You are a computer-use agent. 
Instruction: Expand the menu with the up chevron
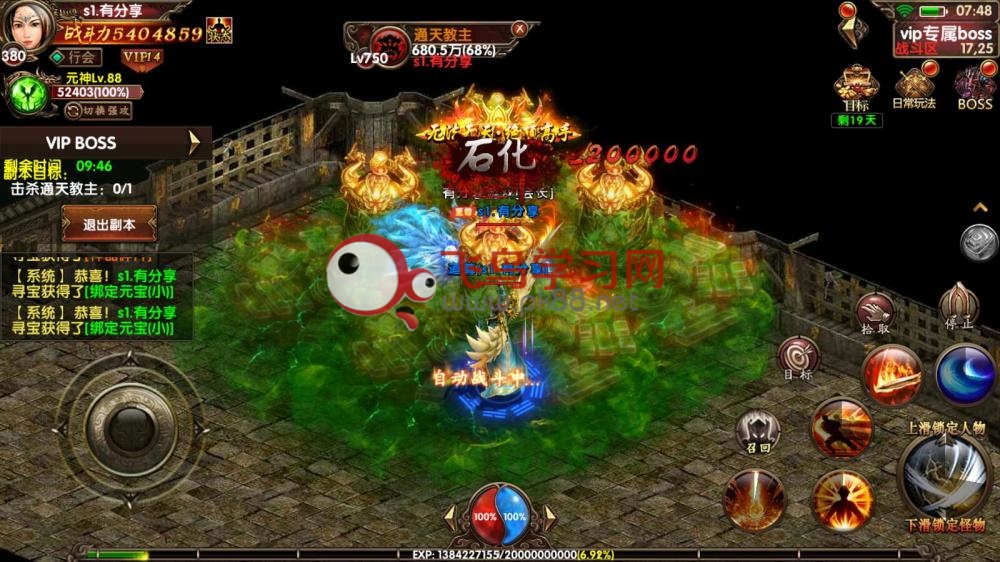[981, 207]
